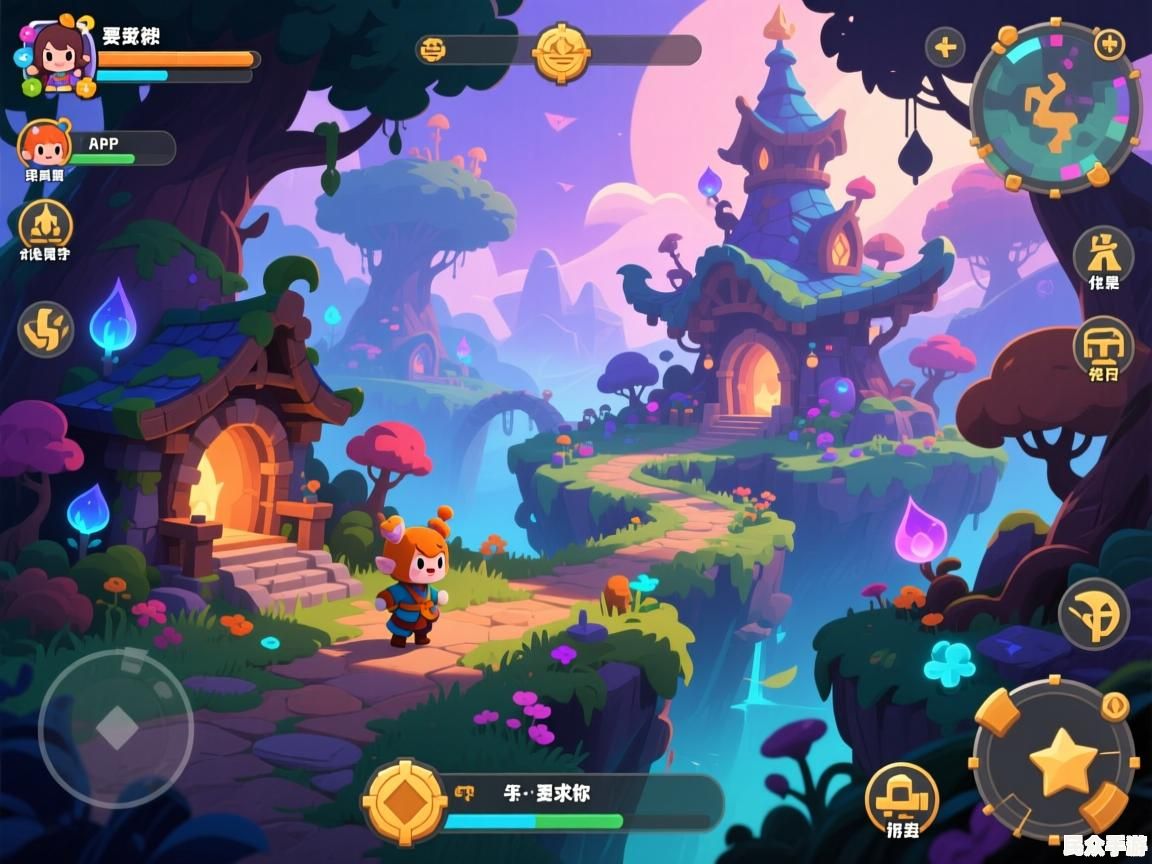The height and width of the screenshot is (864, 1152).
Task: Tap the plus button on the minimap rim
Action: click(1109, 44)
